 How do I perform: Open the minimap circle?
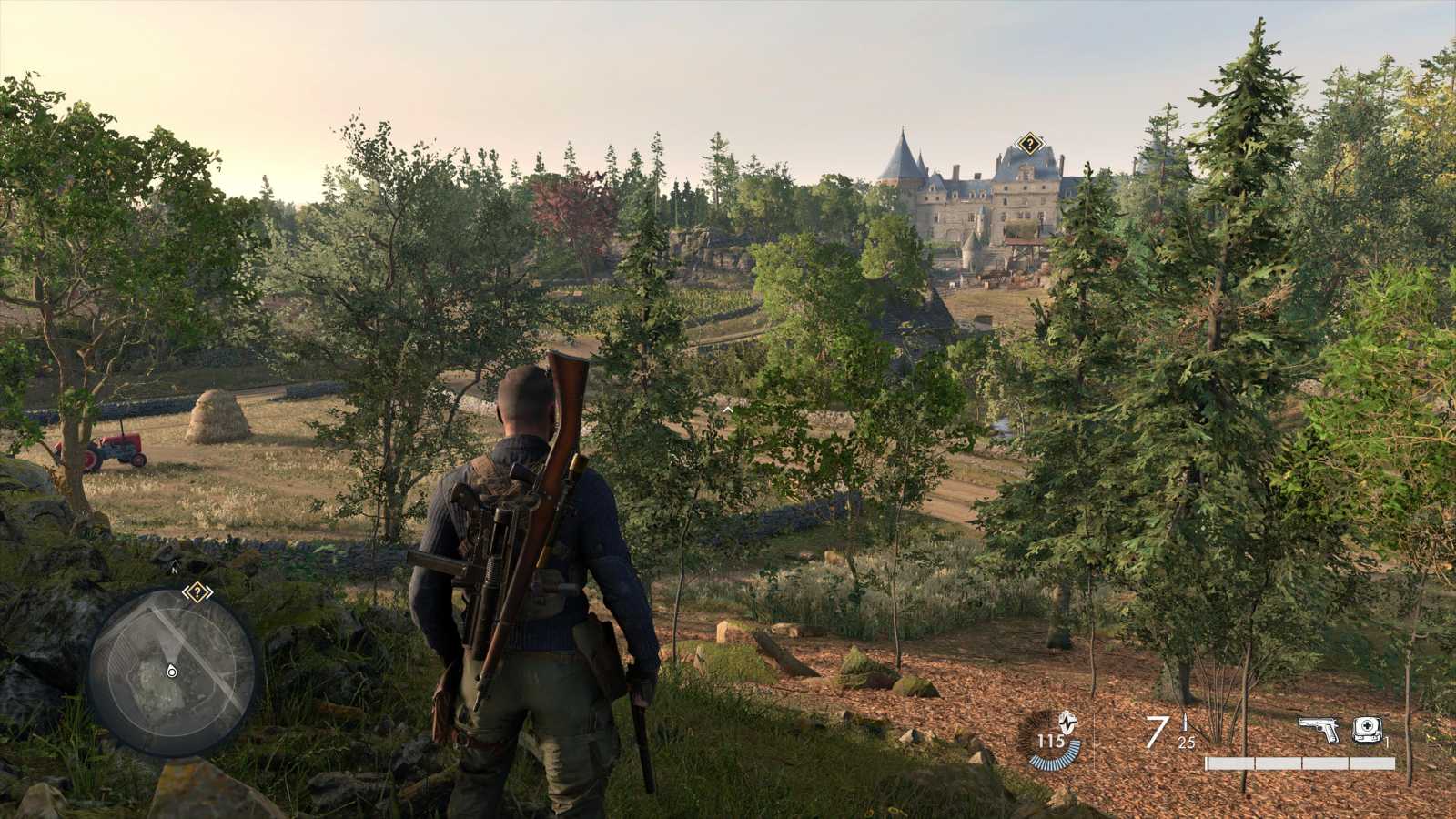tap(173, 673)
